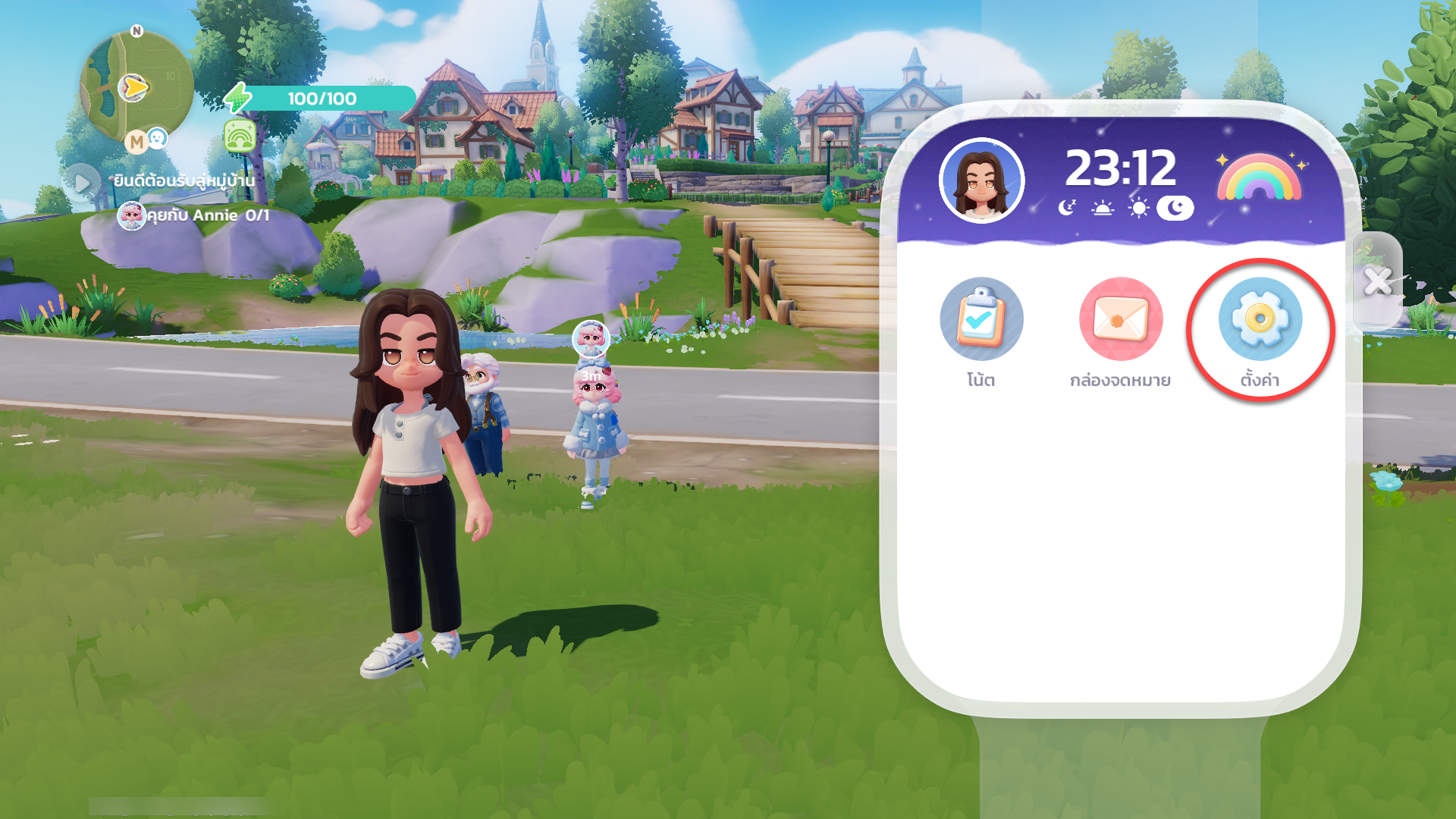This screenshot has height=819, width=1456.
Task: Select the player avatar portrait on the phone
Action: pos(981,180)
